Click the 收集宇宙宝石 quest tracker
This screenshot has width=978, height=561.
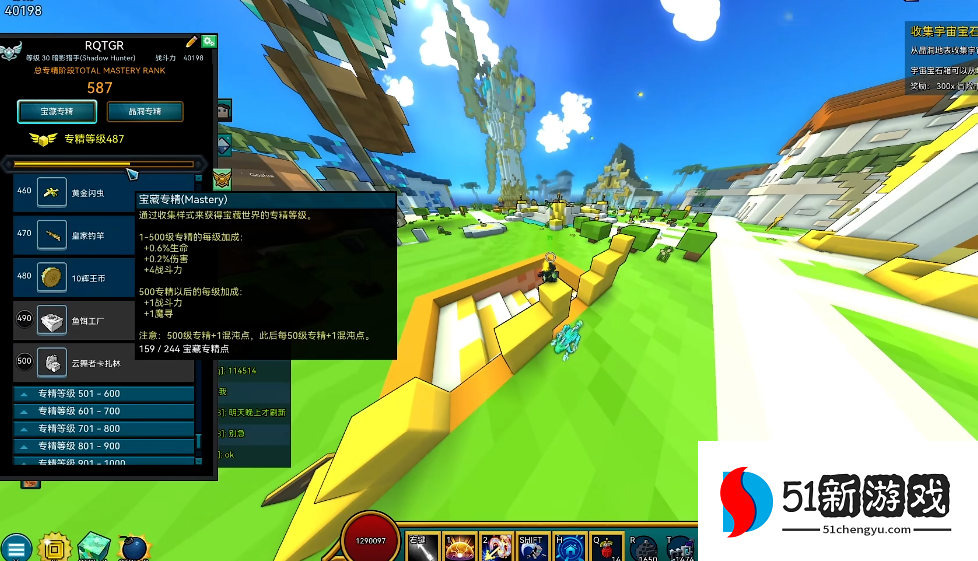[941, 33]
